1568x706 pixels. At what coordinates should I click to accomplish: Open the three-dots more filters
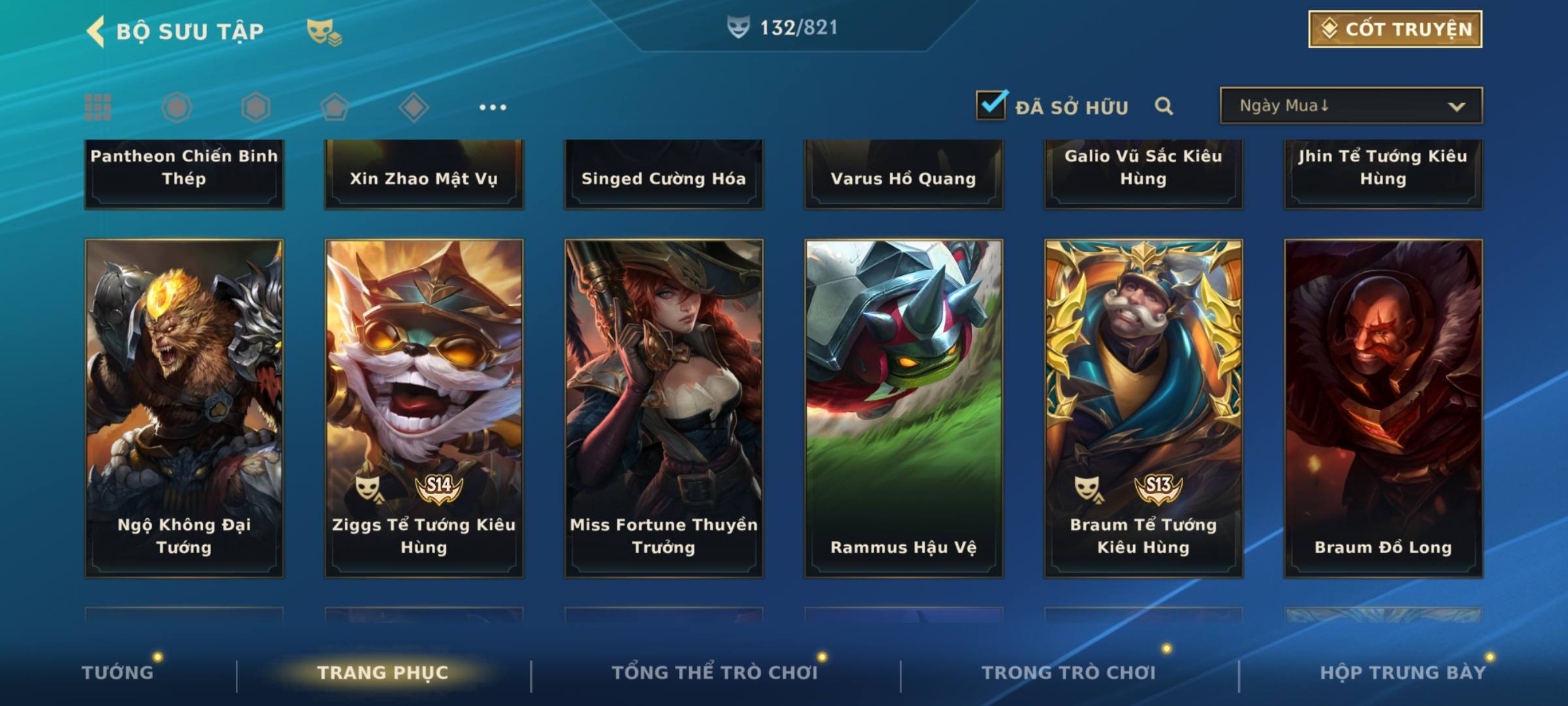493,107
